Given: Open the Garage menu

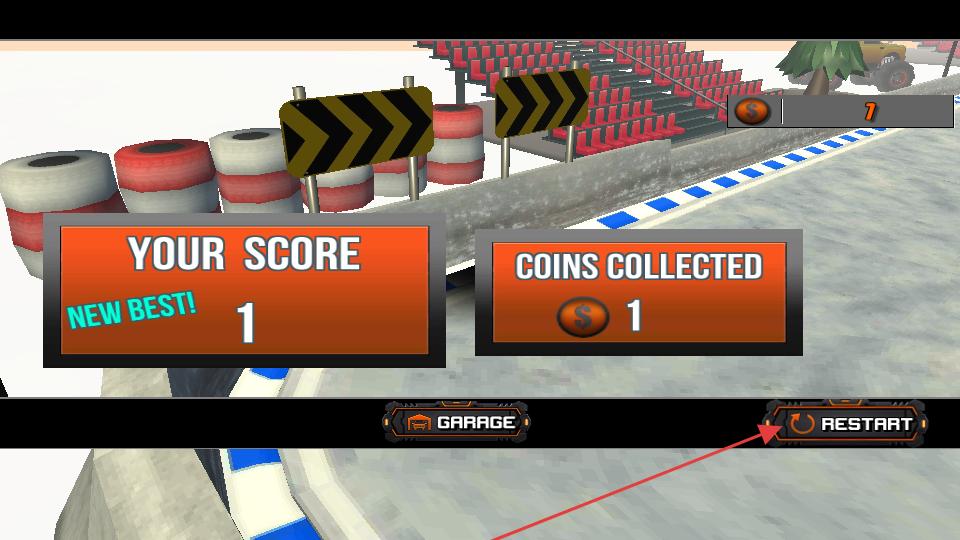Looking at the screenshot, I should tap(457, 422).
